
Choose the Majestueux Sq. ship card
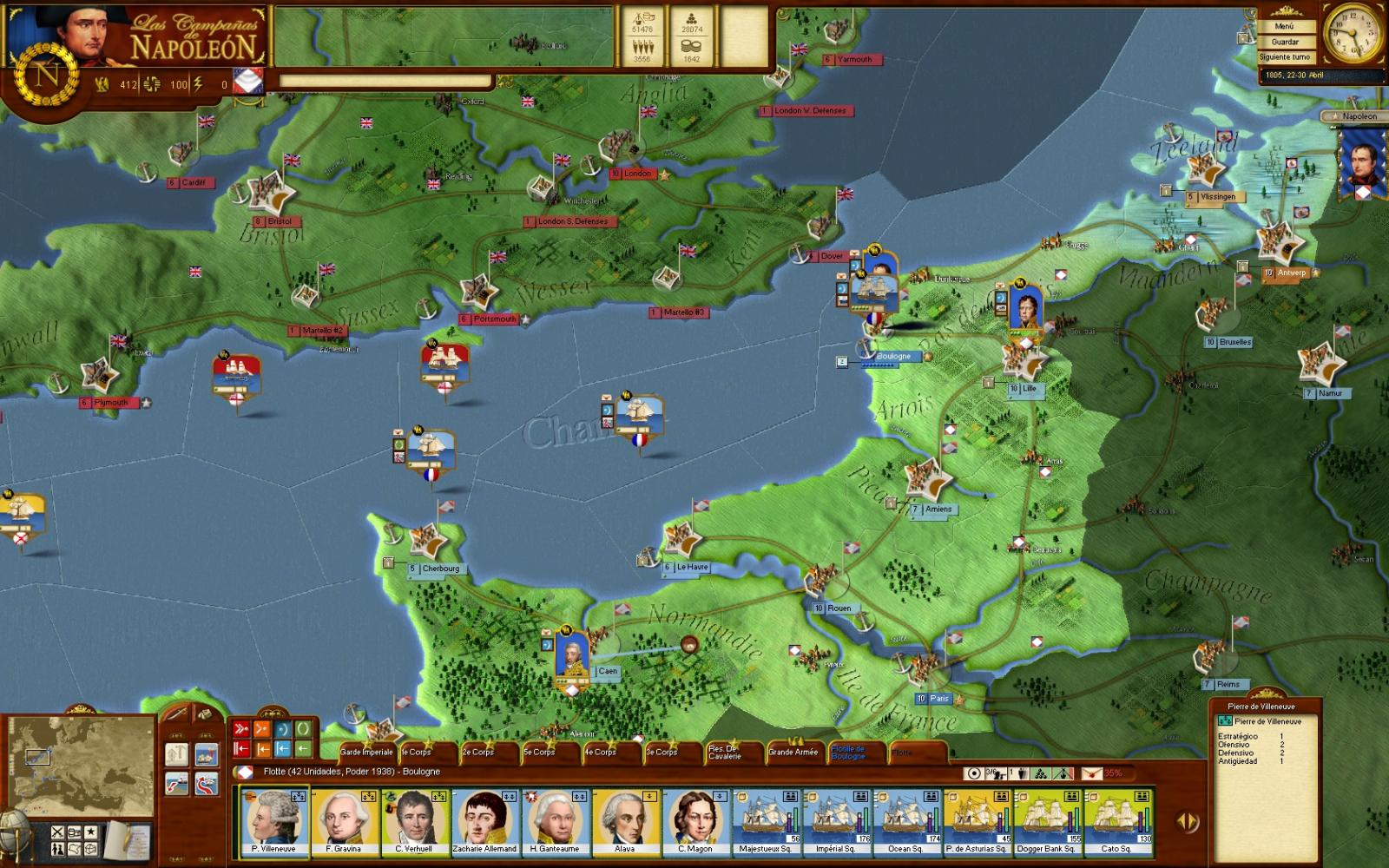766,822
